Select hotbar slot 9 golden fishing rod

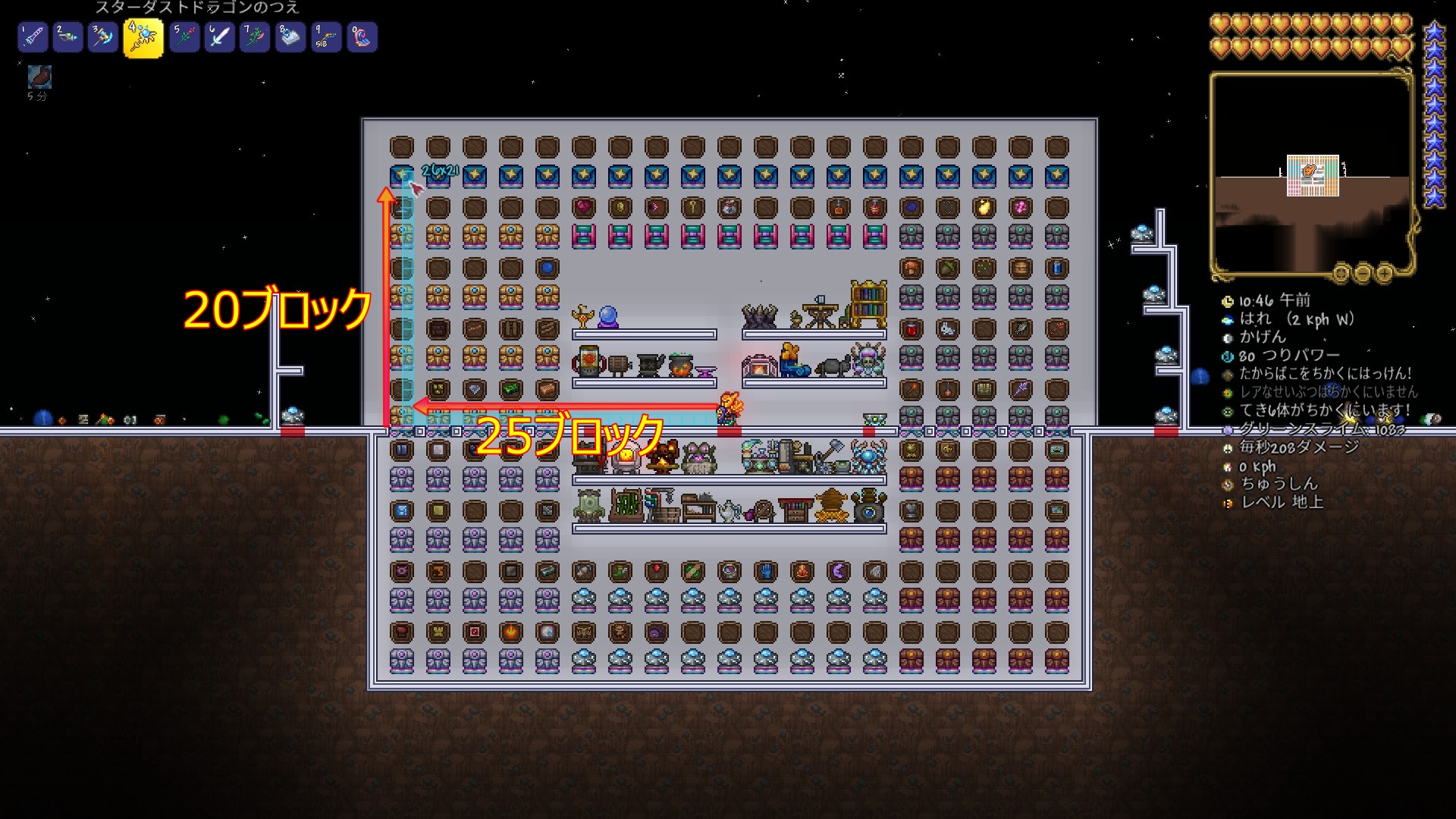[326, 37]
